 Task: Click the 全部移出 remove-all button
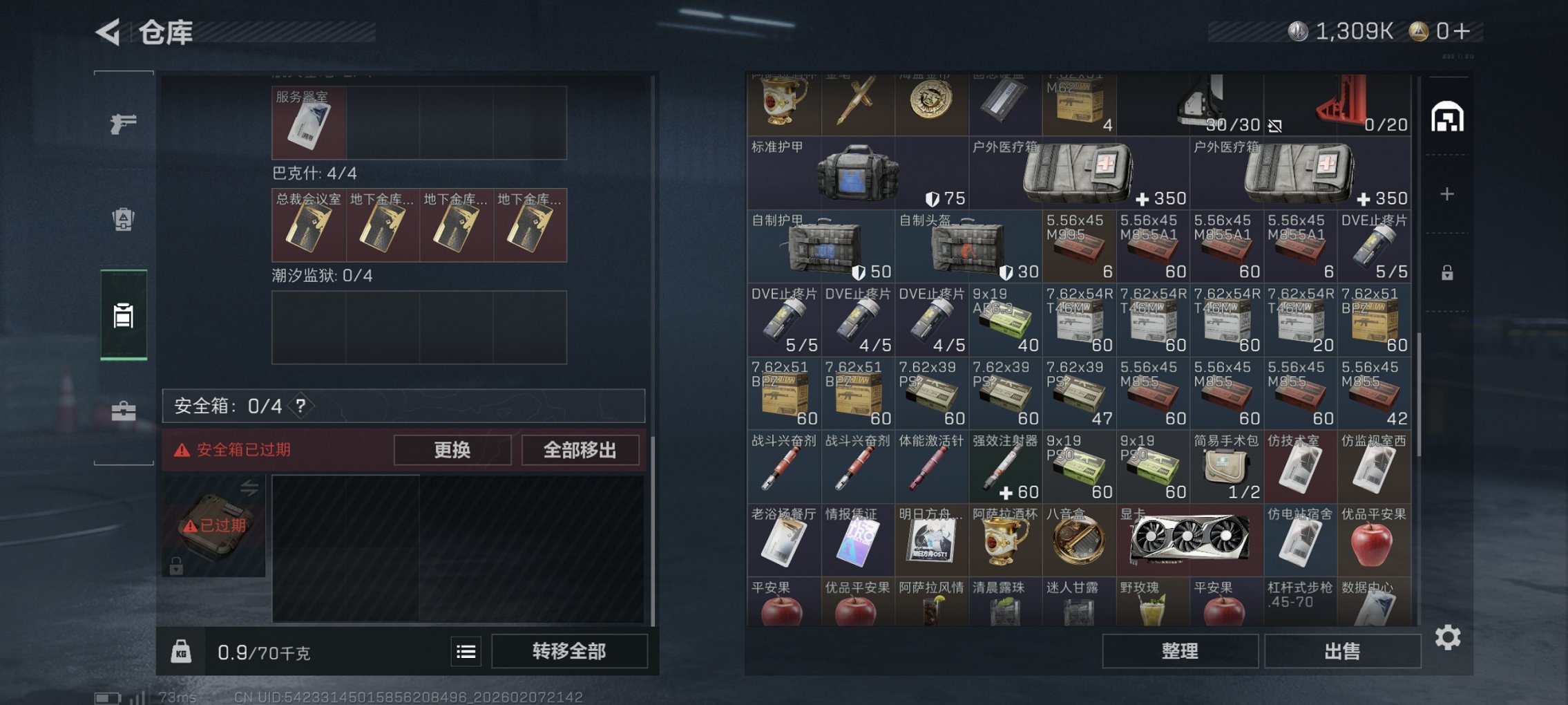581,449
